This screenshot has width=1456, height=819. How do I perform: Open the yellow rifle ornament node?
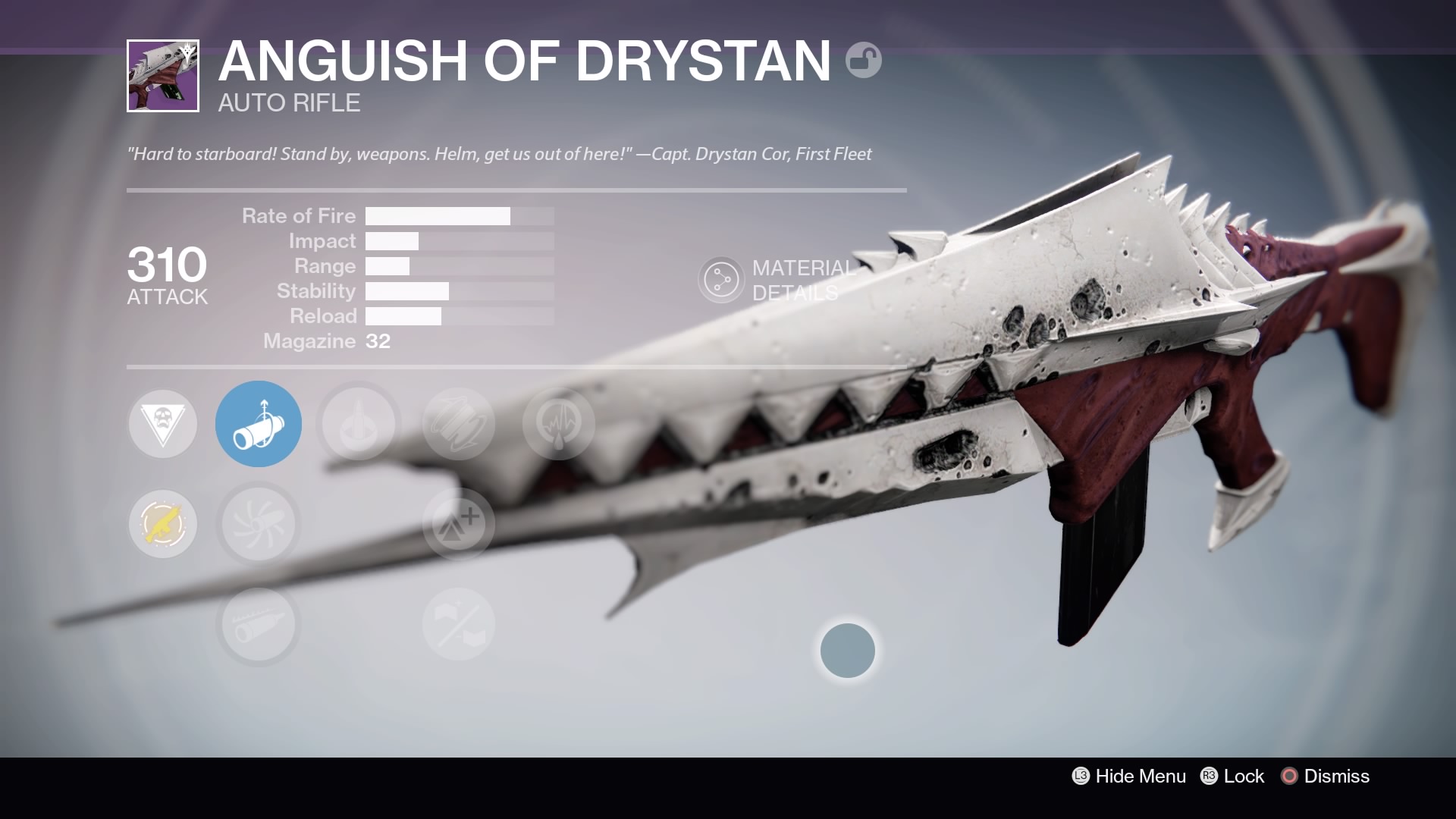coord(163,524)
